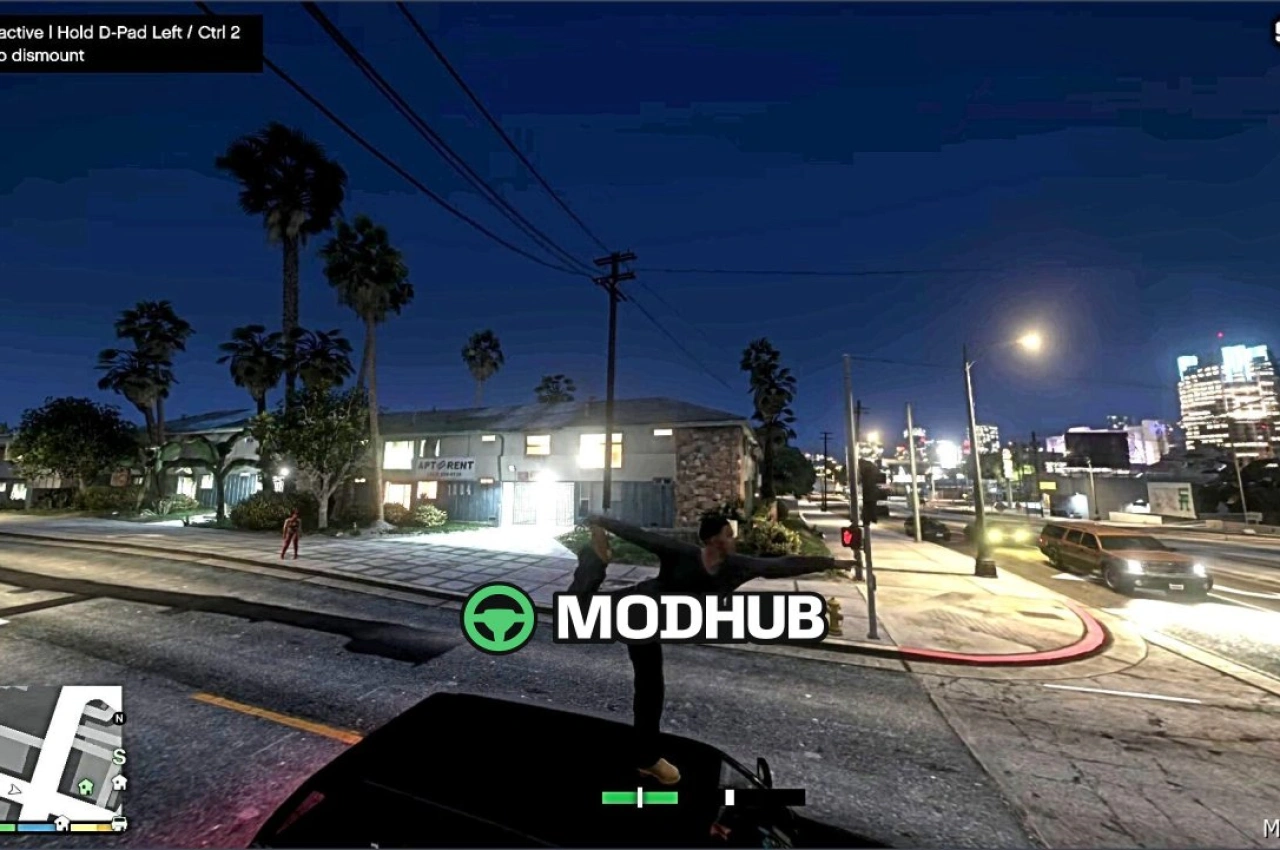This screenshot has height=850, width=1280.
Task: Toggle the blue armor bar segment
Action: pos(36,827)
